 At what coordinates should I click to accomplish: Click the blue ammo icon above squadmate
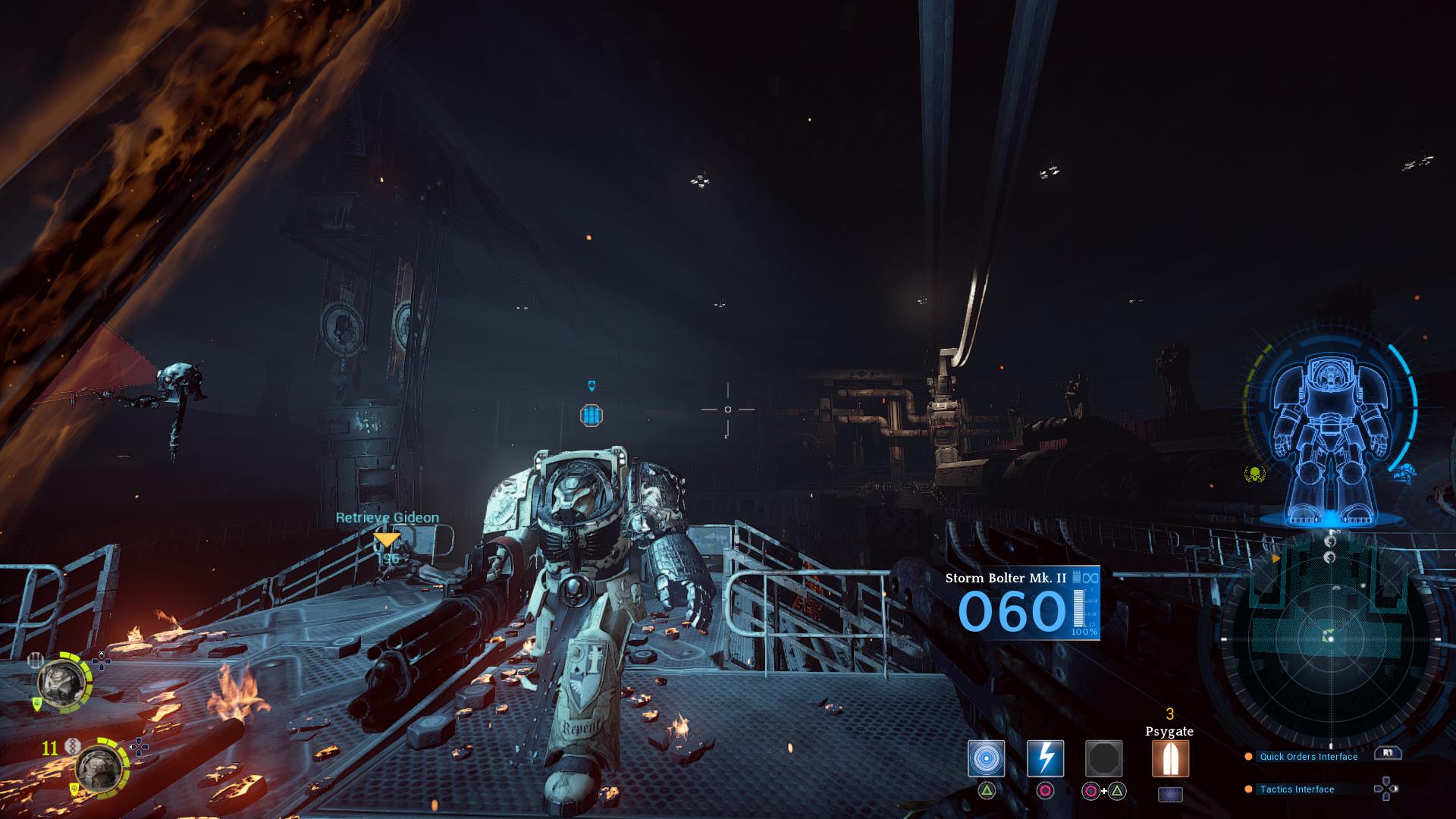[591, 416]
